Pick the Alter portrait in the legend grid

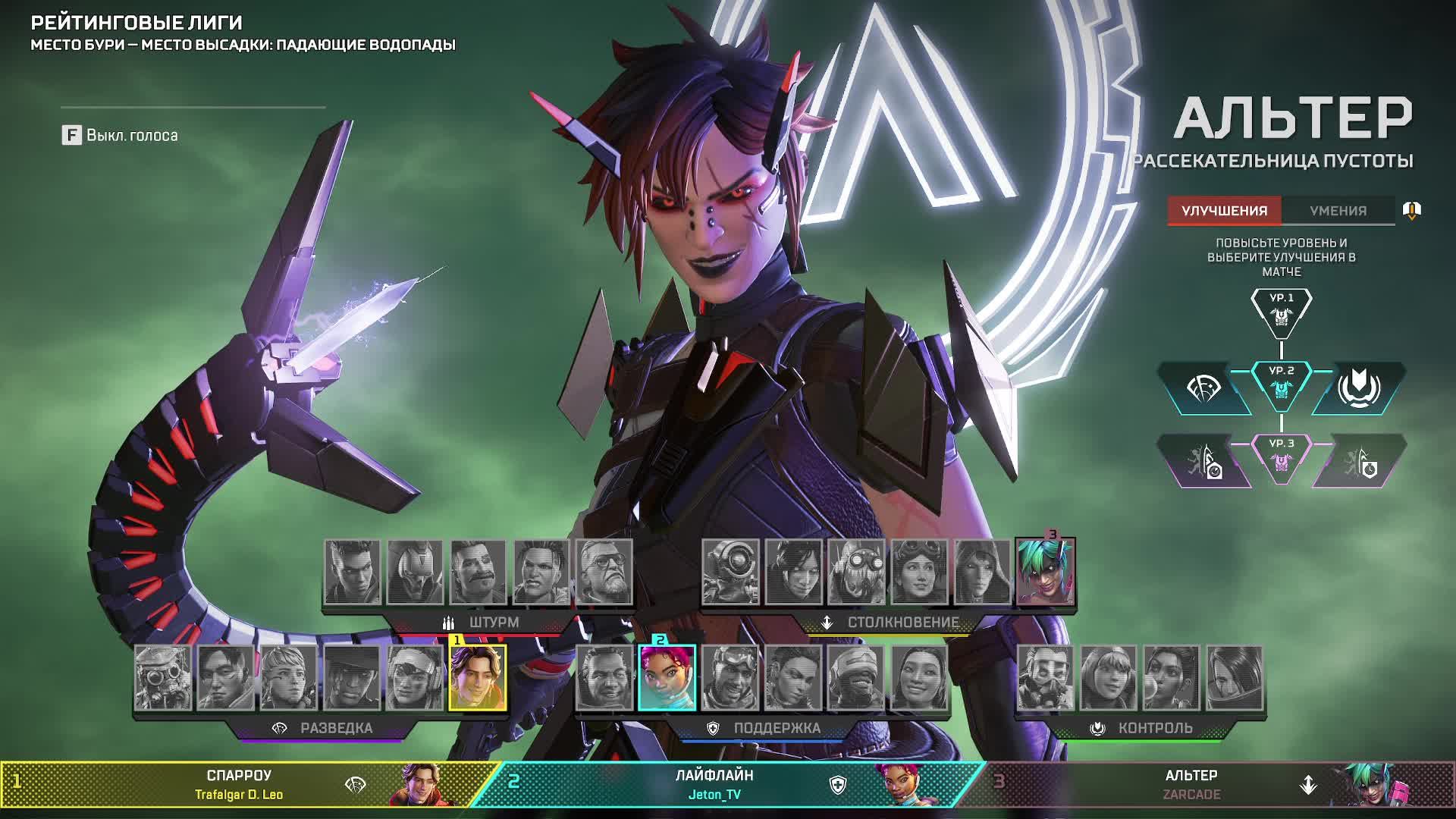click(x=1045, y=572)
